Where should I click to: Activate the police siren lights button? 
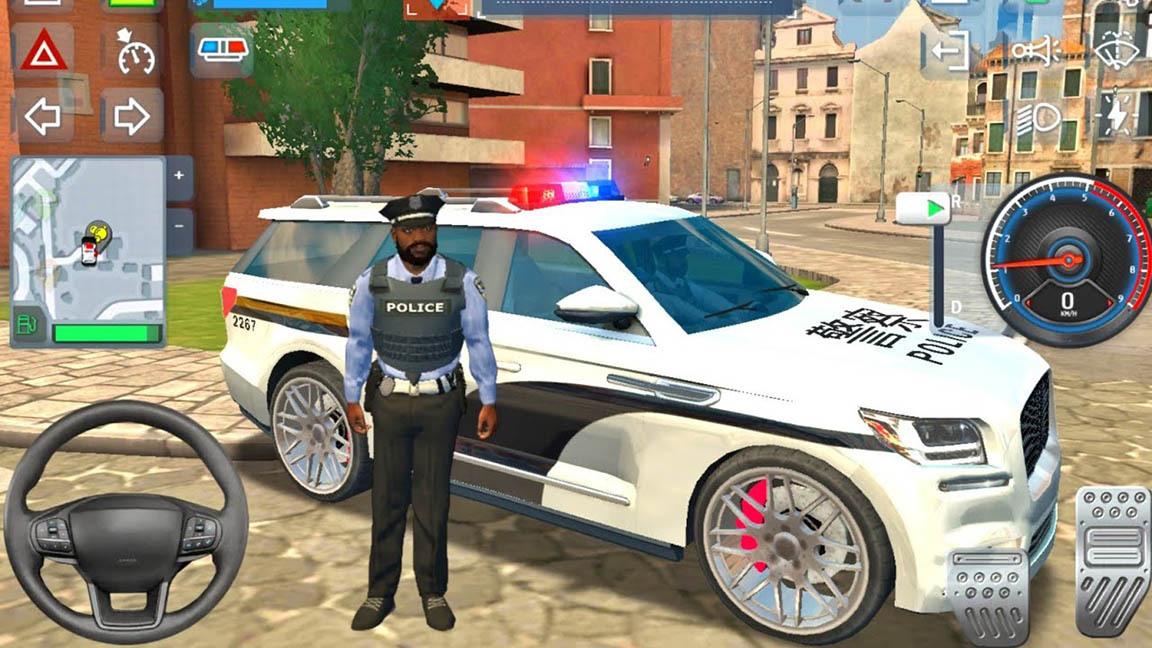point(222,51)
